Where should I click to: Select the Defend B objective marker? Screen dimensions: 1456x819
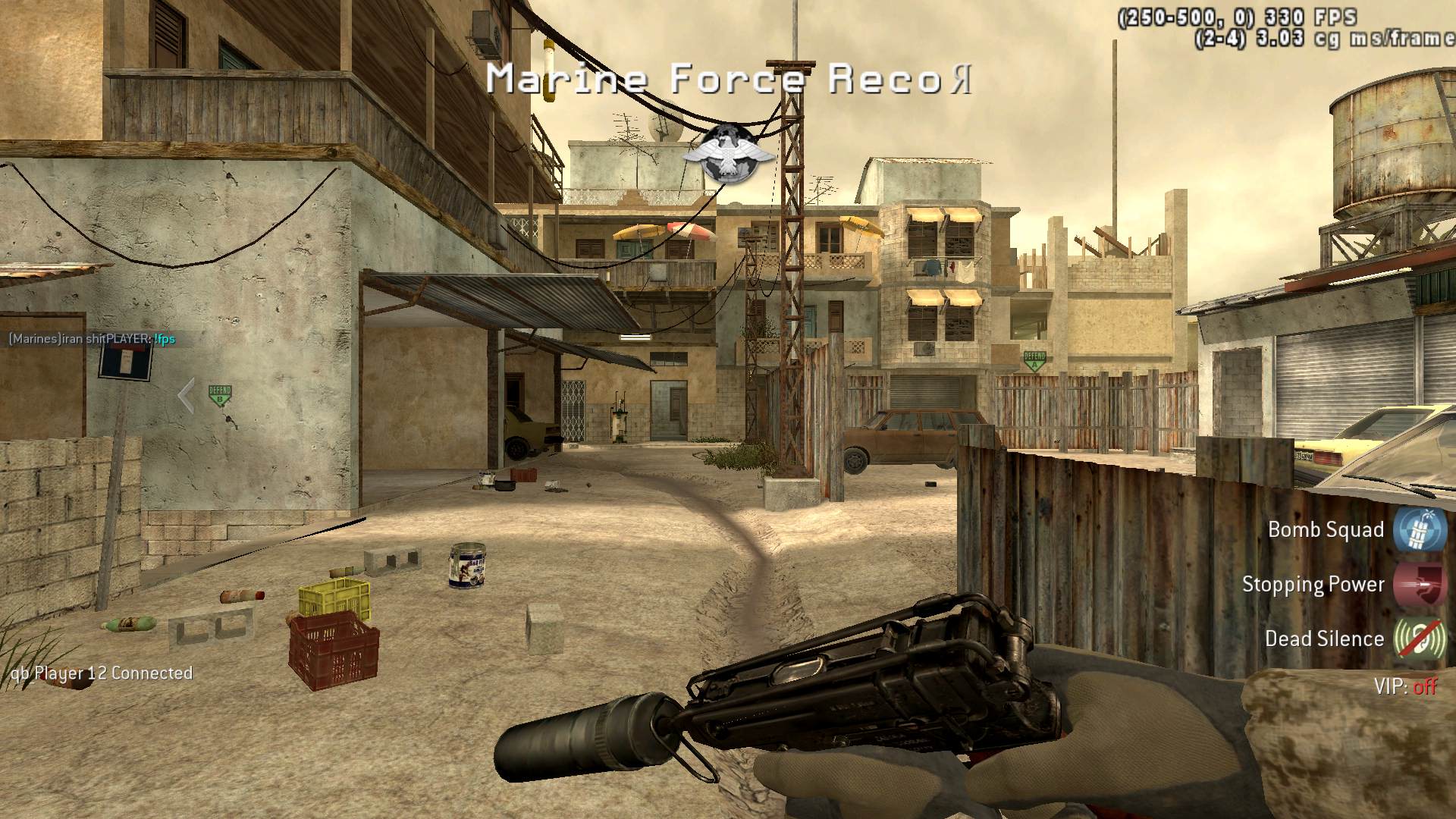pyautogui.click(x=220, y=395)
